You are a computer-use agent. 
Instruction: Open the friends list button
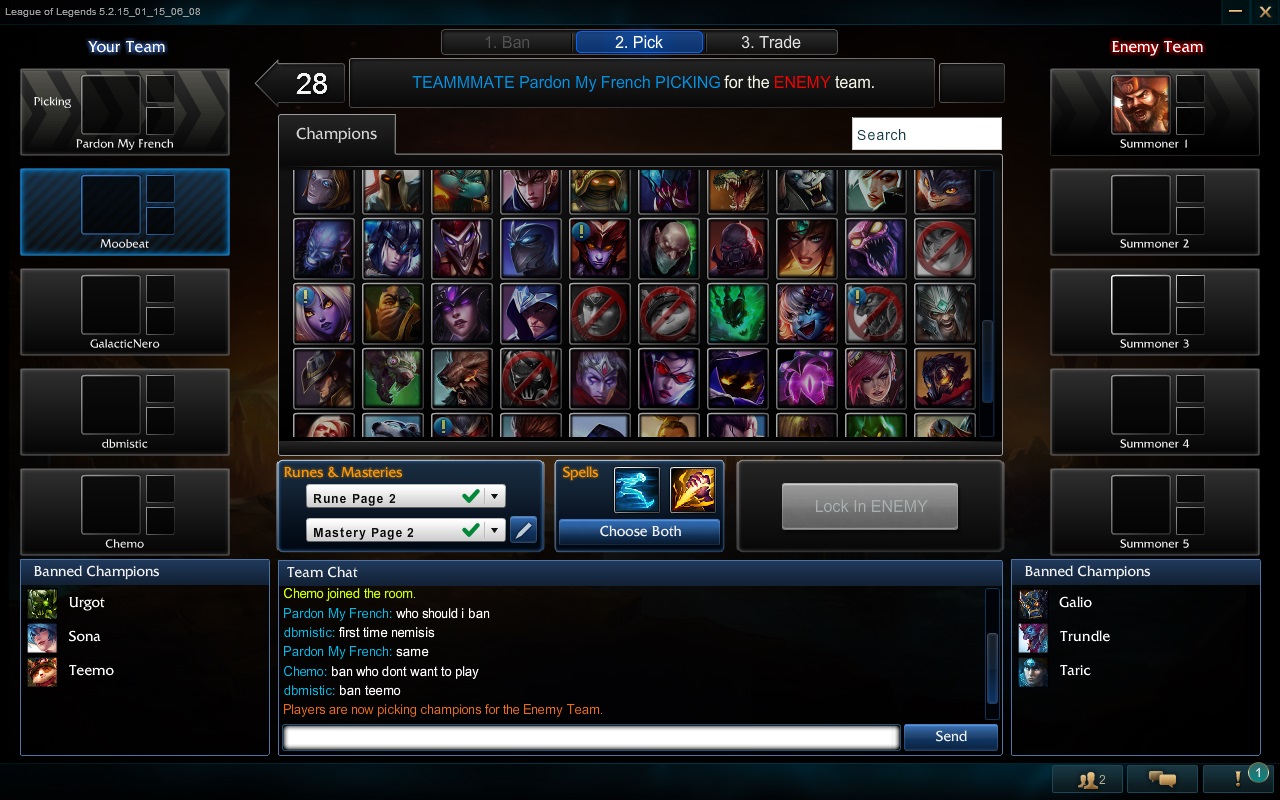[1089, 779]
